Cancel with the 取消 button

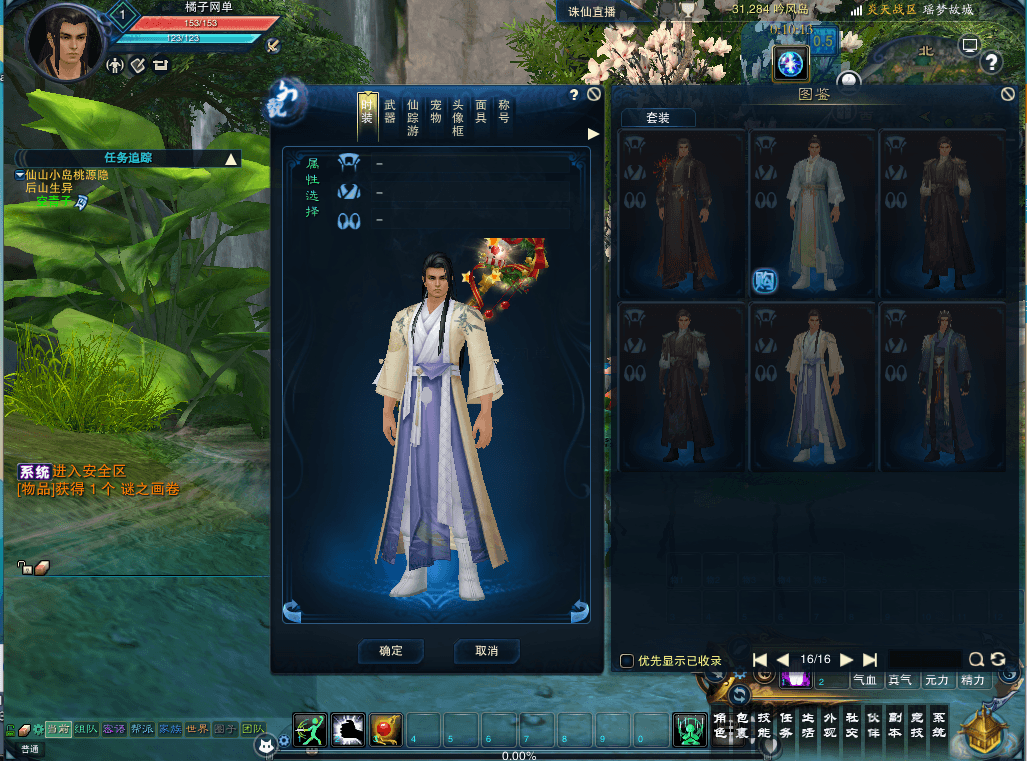(x=486, y=651)
